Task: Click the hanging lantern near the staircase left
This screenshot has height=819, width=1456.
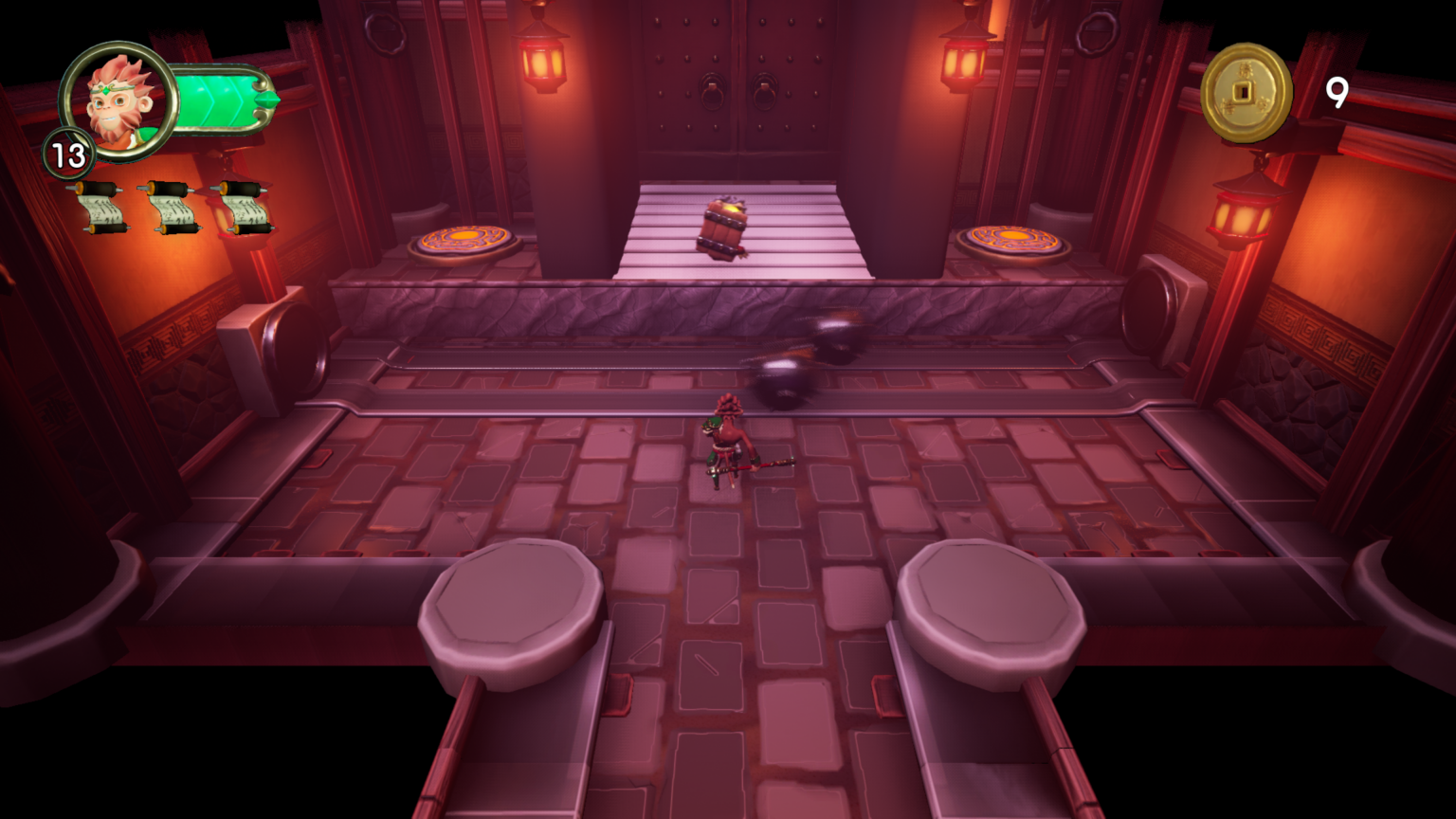Action: pos(542,62)
